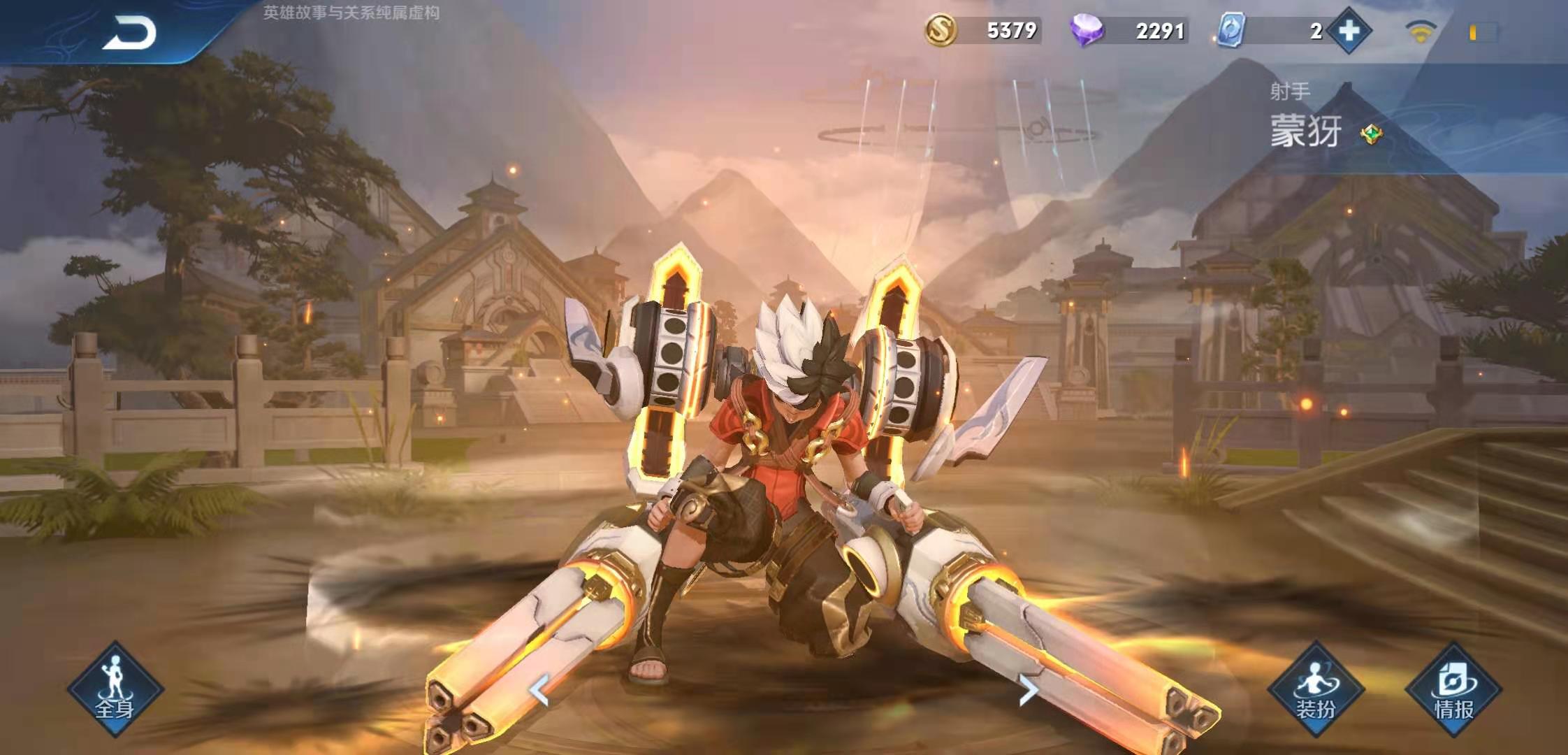The image size is (1568, 755).
Task: Open the 全身 full-body view
Action: pos(115,689)
